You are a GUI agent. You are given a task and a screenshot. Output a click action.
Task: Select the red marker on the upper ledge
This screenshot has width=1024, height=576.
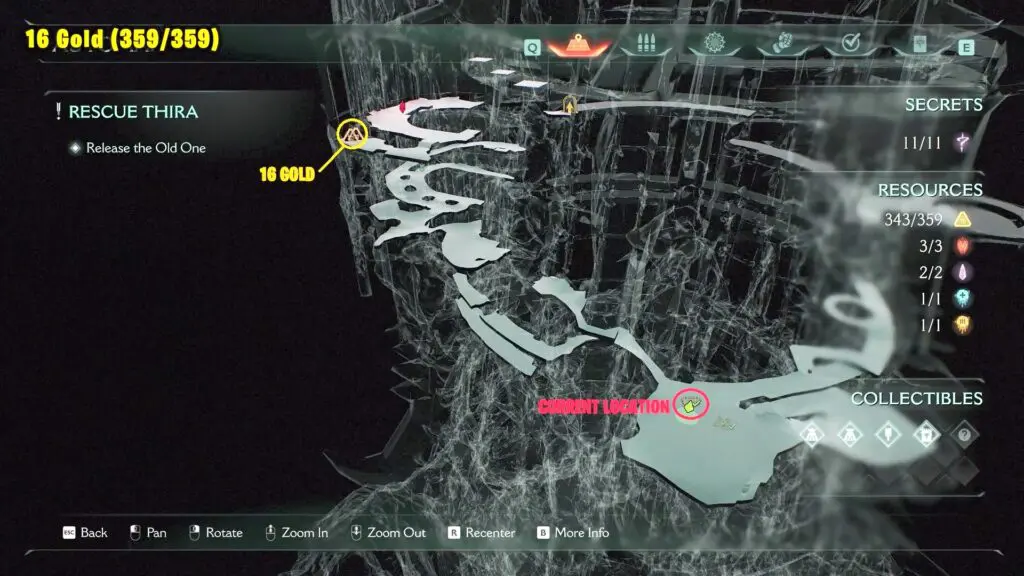tap(403, 104)
